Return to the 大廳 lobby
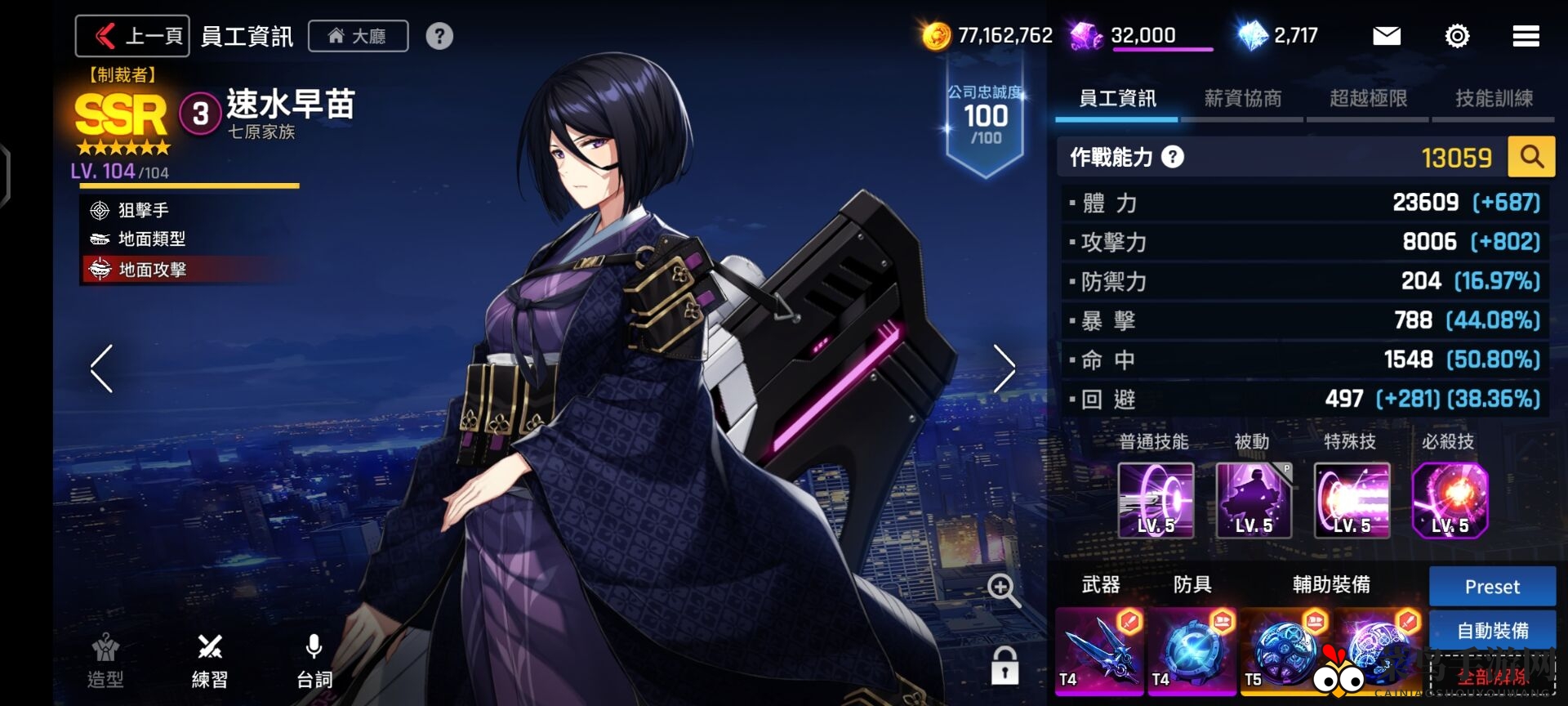 pyautogui.click(x=358, y=36)
